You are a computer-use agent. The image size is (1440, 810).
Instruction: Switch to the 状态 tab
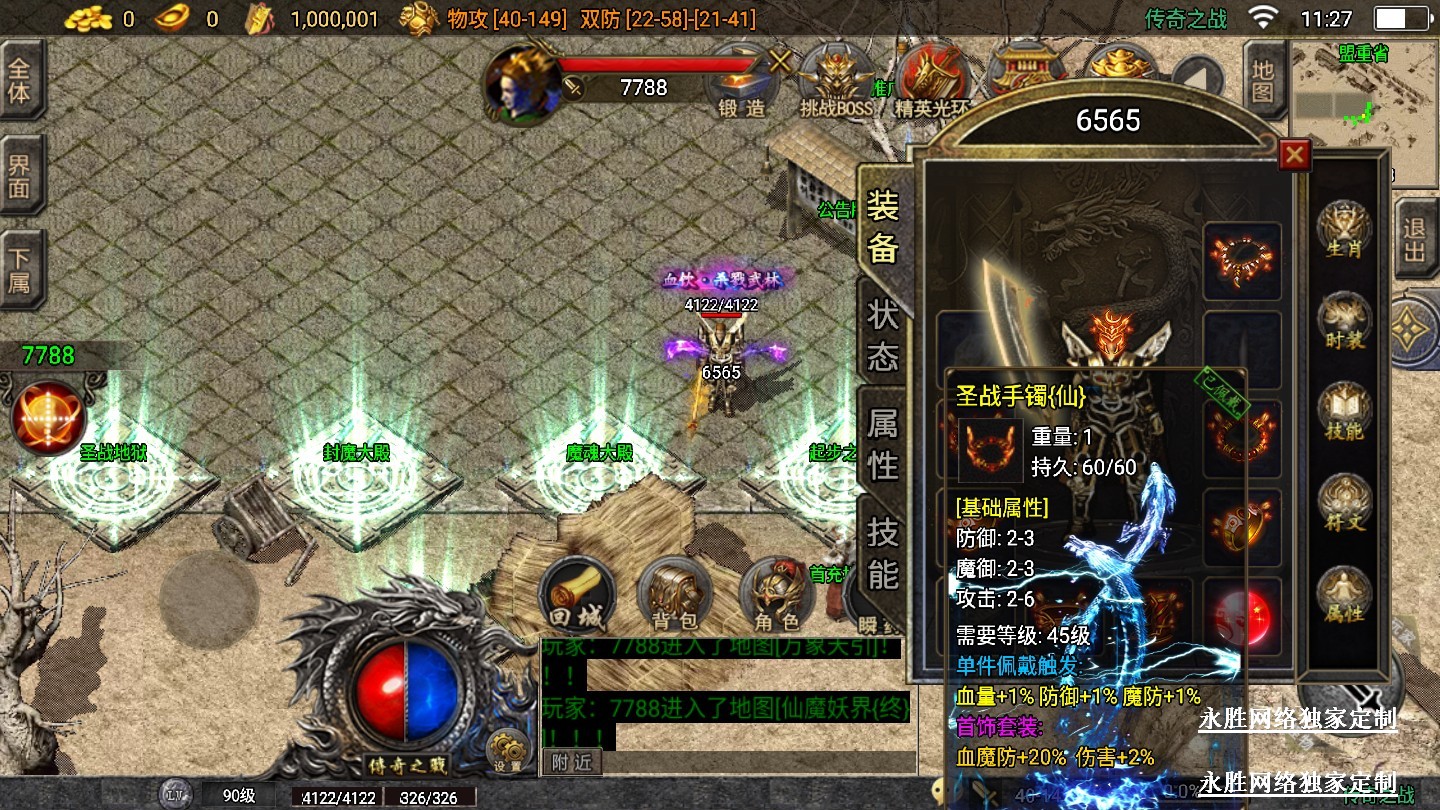[883, 336]
